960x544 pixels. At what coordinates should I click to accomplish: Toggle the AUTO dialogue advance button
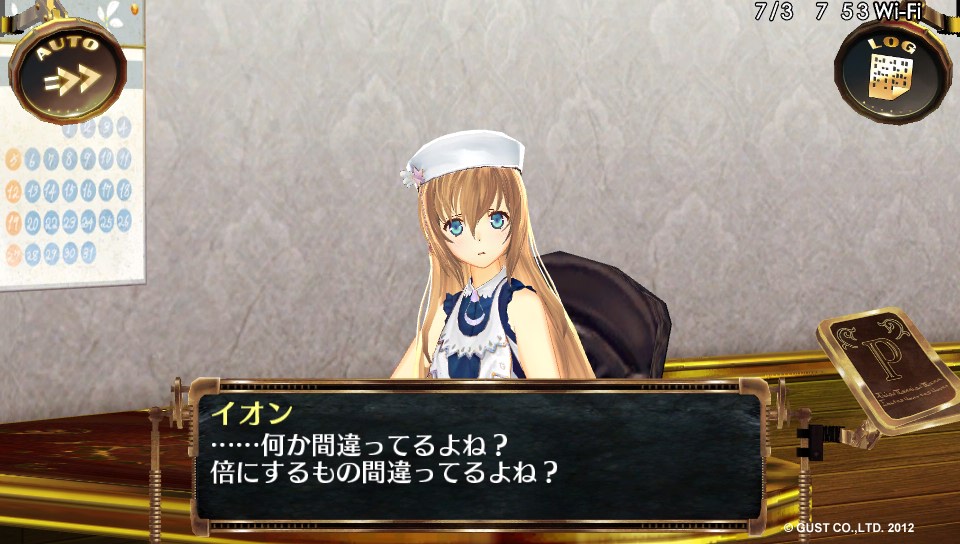pyautogui.click(x=68, y=70)
